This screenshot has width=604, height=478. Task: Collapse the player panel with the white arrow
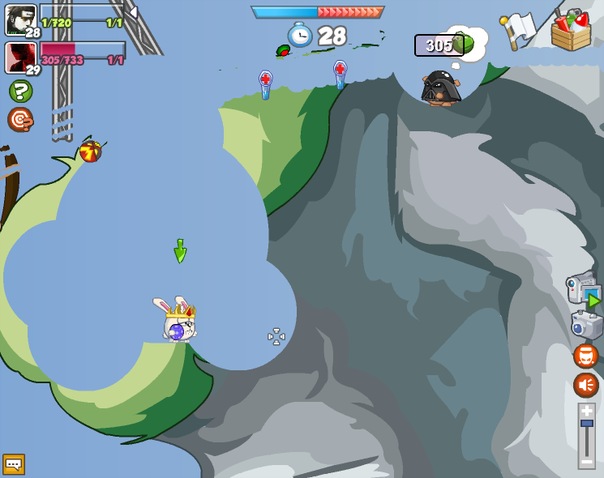click(x=132, y=12)
